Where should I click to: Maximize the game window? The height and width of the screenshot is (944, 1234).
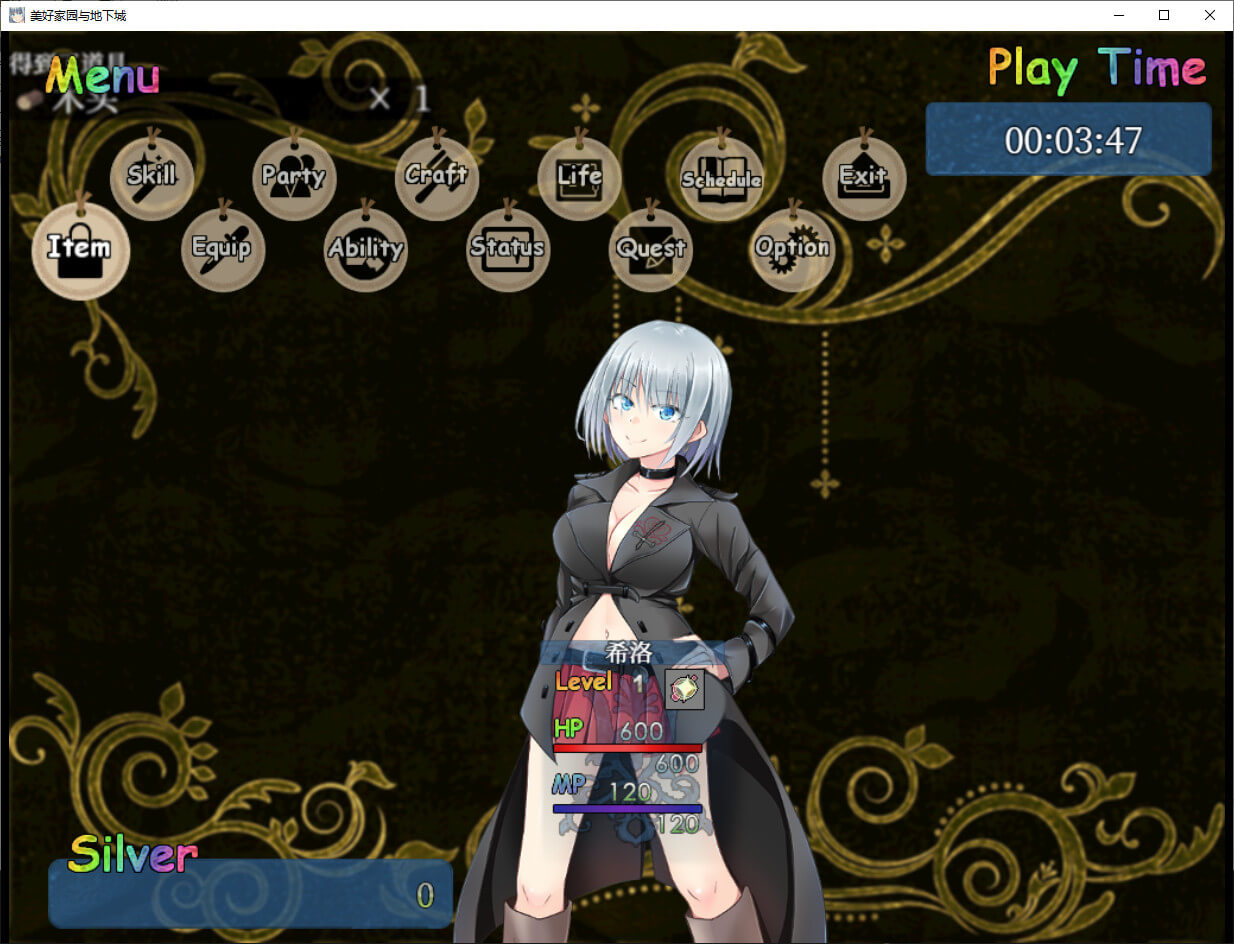(x=1164, y=15)
